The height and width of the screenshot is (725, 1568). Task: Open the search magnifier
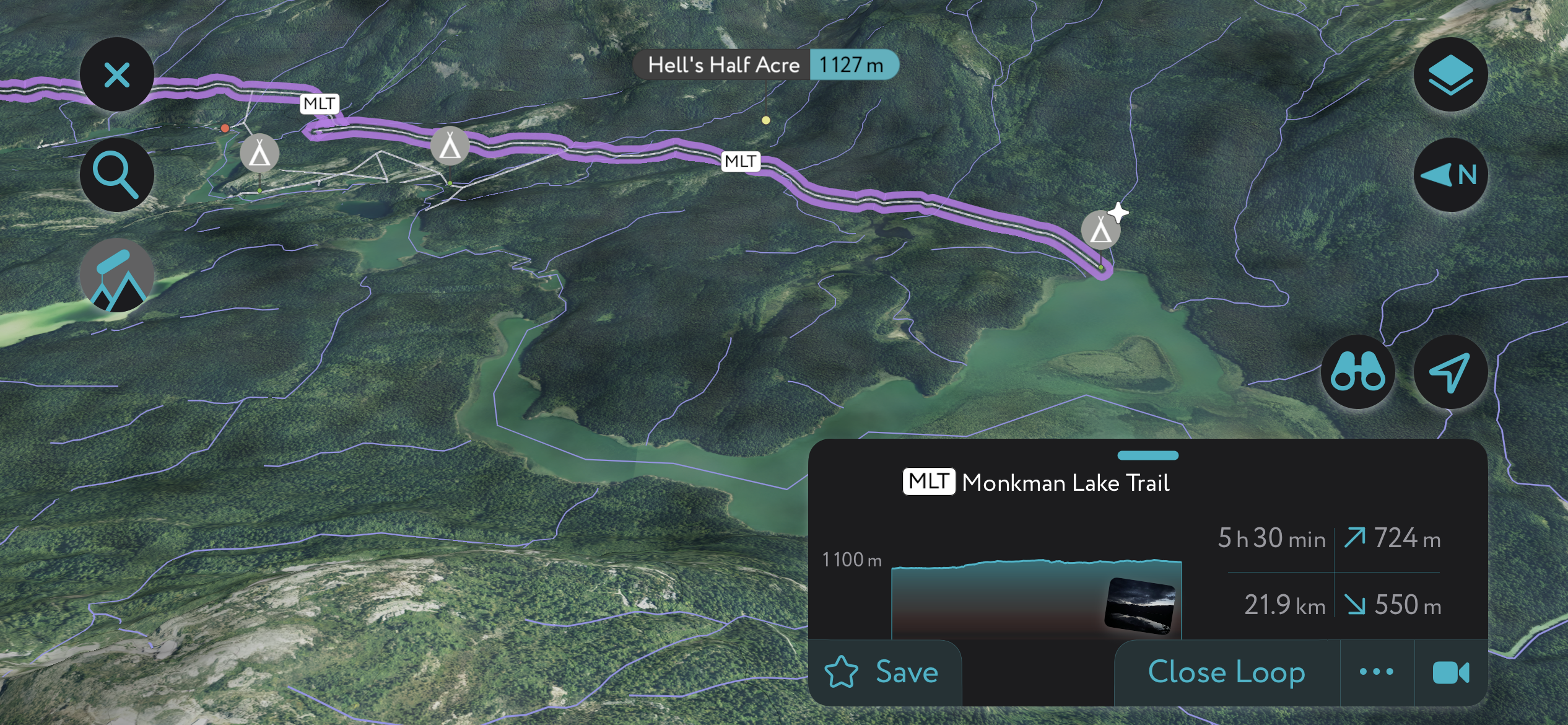(x=116, y=175)
